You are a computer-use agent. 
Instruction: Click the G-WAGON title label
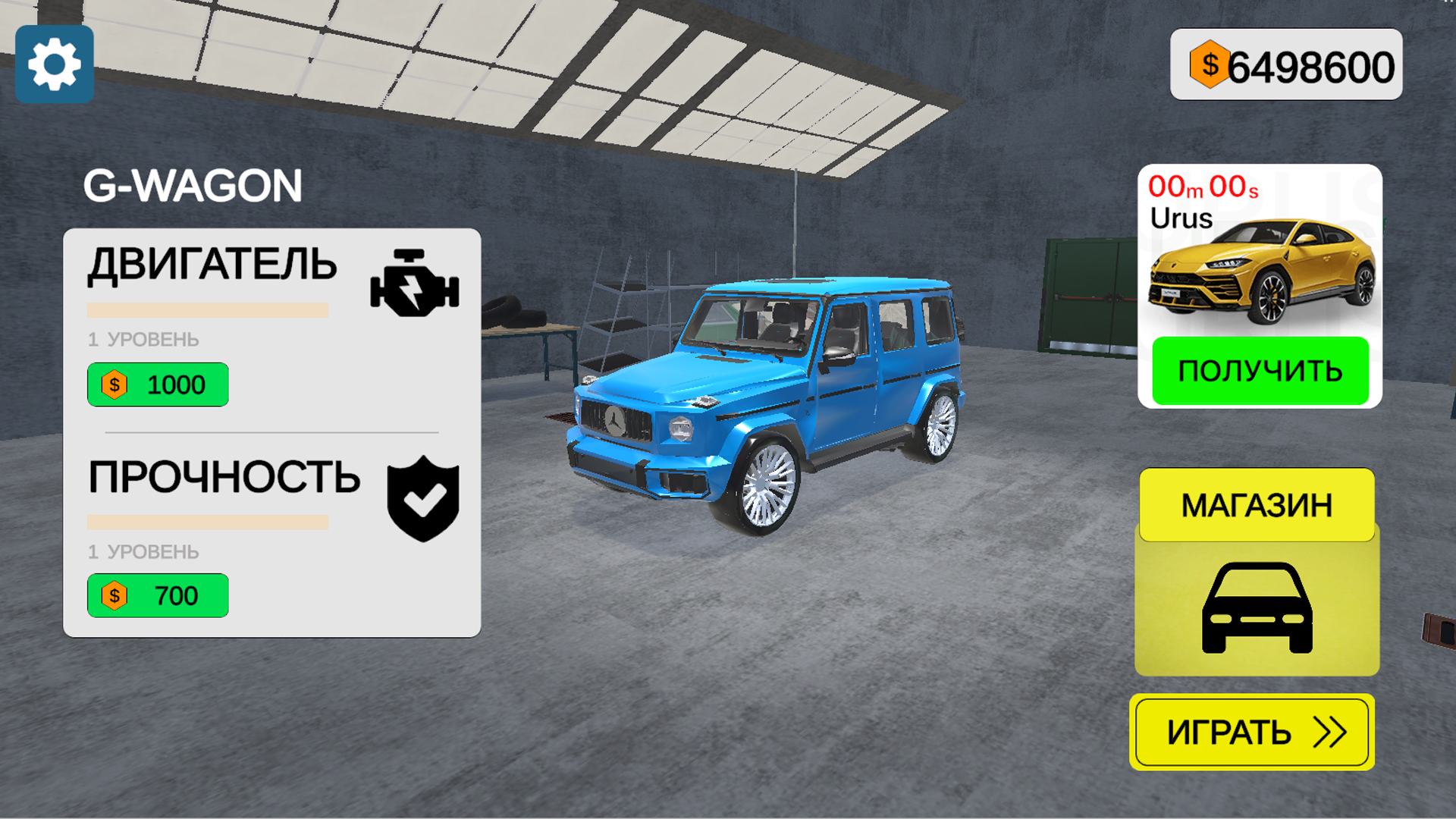click(x=193, y=184)
